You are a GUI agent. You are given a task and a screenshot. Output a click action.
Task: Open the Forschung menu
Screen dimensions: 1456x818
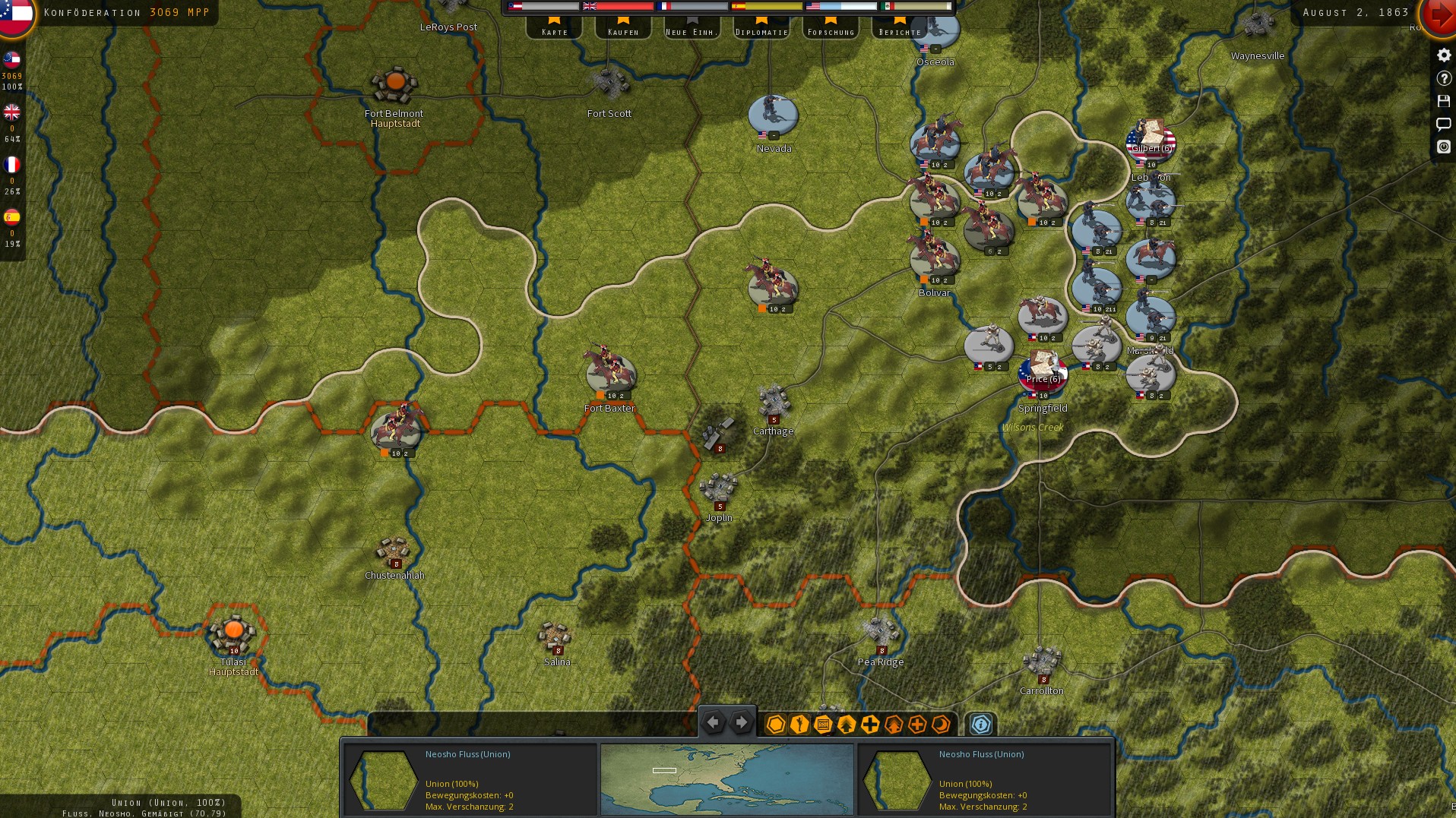pos(830,31)
